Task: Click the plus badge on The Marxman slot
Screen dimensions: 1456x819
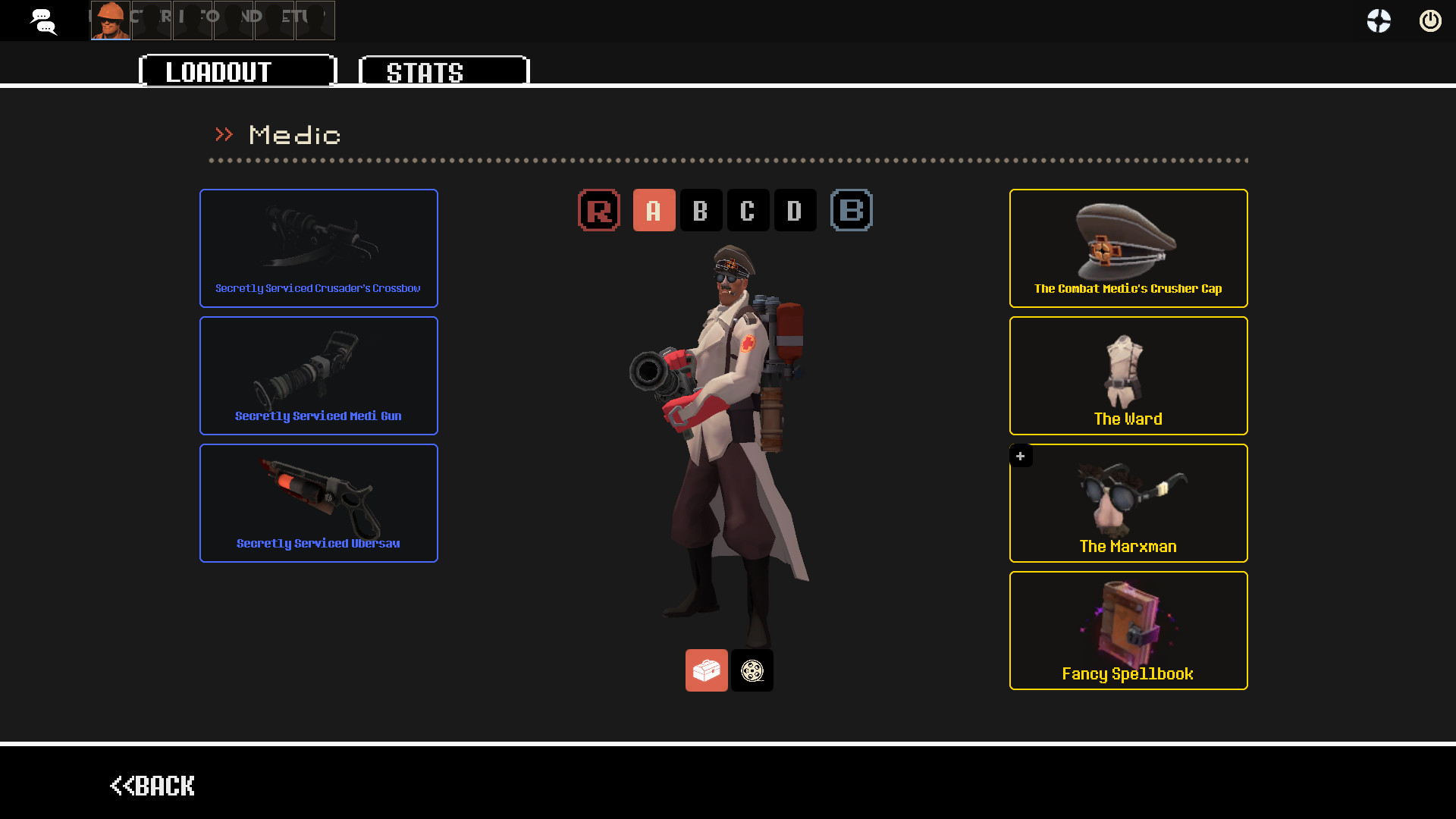Action: coord(1021,456)
